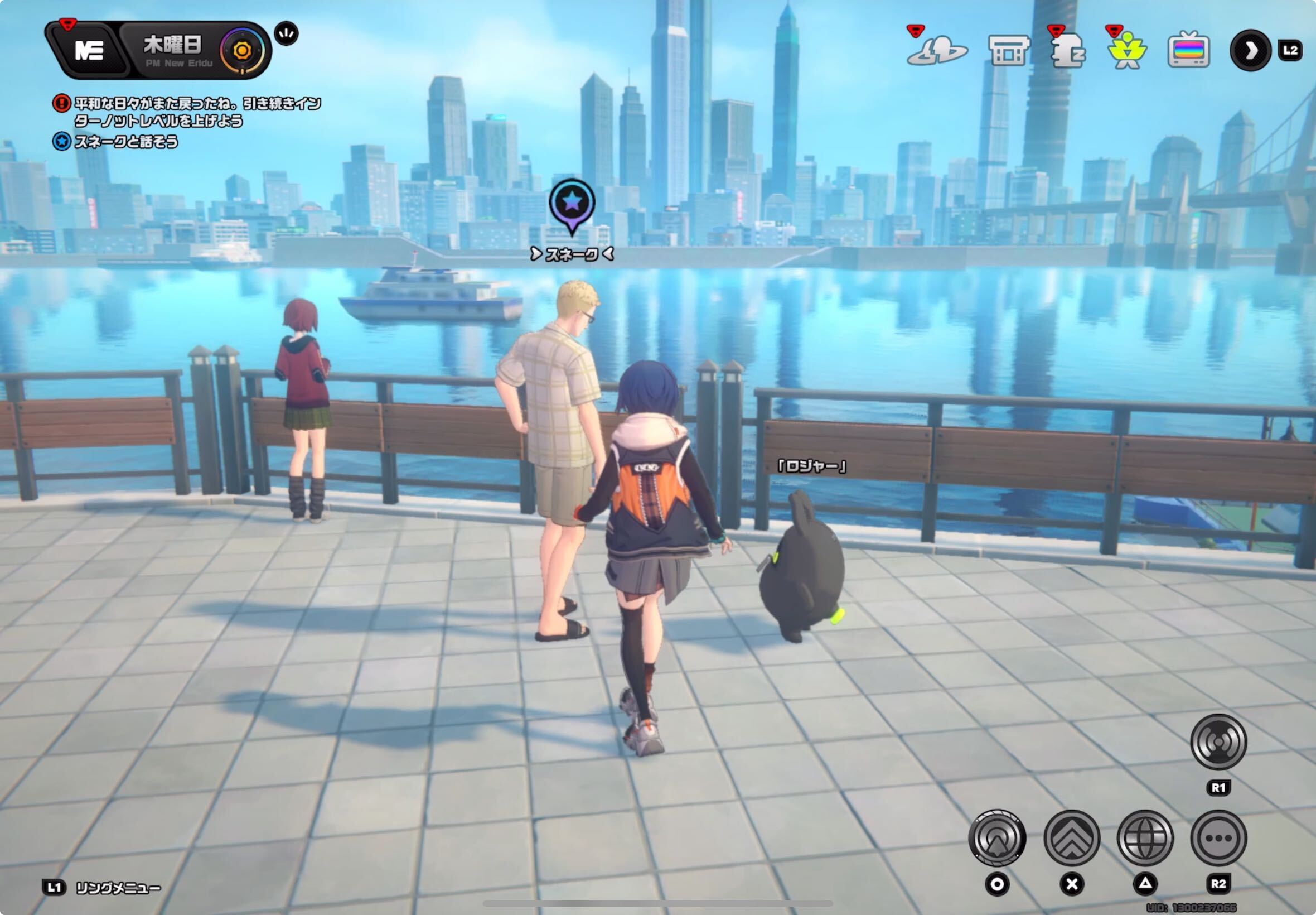This screenshot has height=915, width=1316.
Task: Open the globe map button
Action: pos(1145,837)
